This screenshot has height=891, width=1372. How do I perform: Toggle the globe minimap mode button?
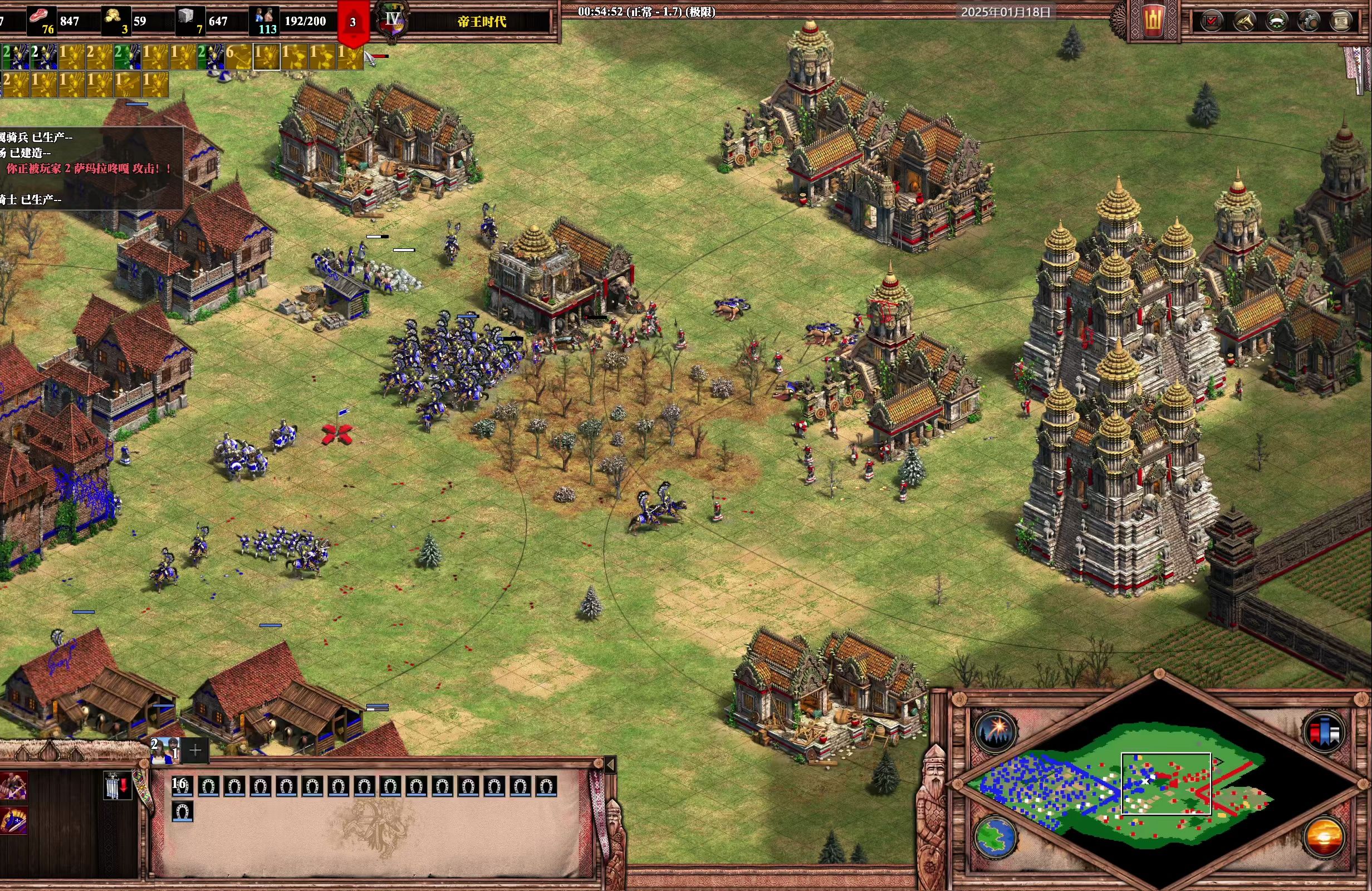(996, 836)
